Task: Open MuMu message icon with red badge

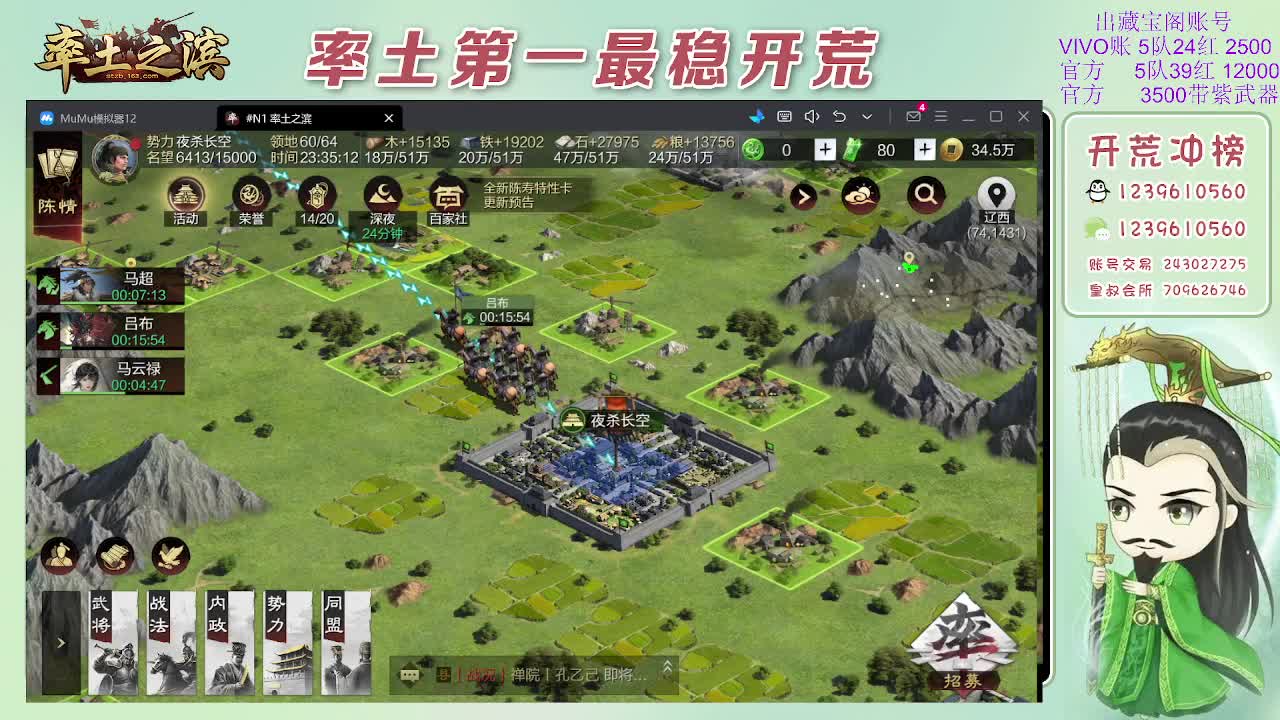Action: (x=914, y=117)
